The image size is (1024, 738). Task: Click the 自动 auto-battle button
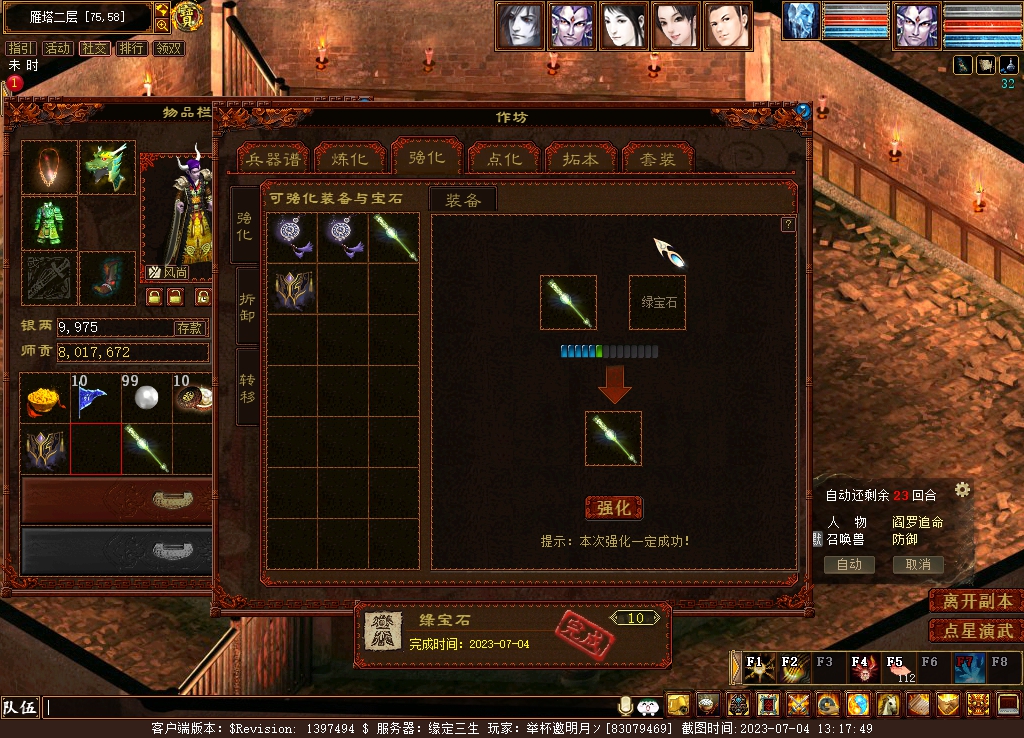(x=849, y=564)
